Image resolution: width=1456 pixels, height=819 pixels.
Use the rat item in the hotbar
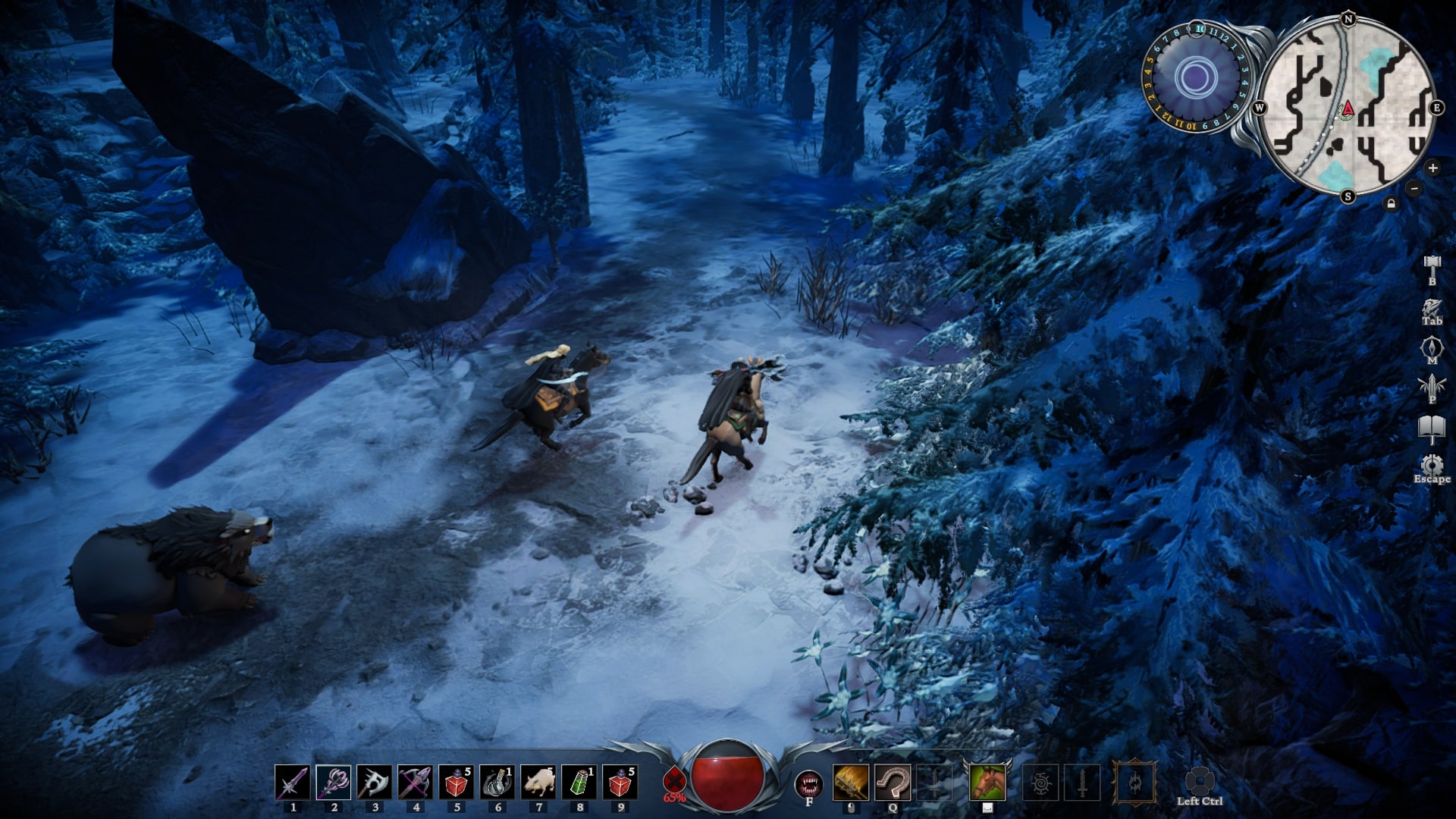[x=538, y=783]
